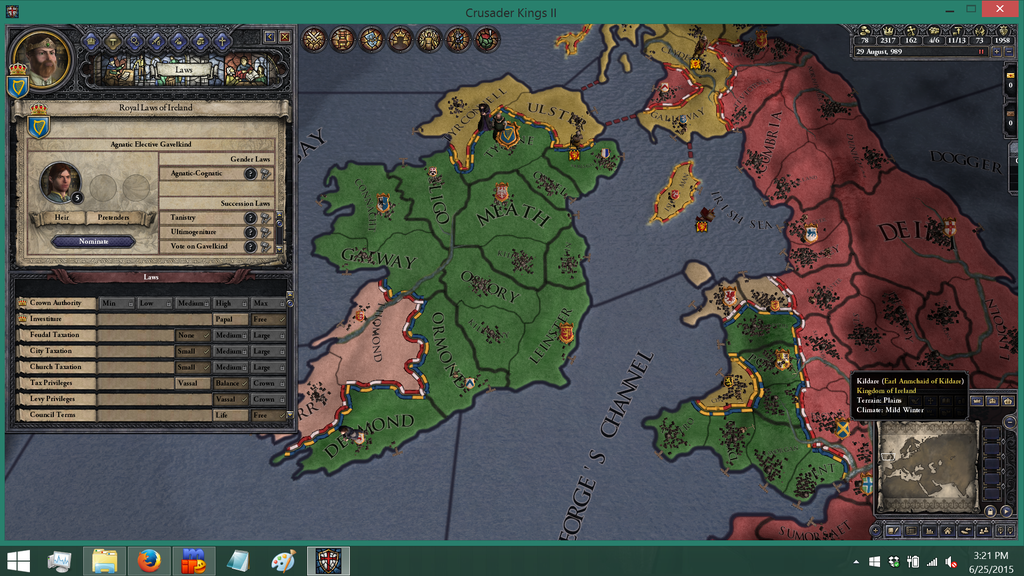Viewport: 1024px width, 576px height.
Task: Click the back arrow beside the X
Action: [269, 37]
